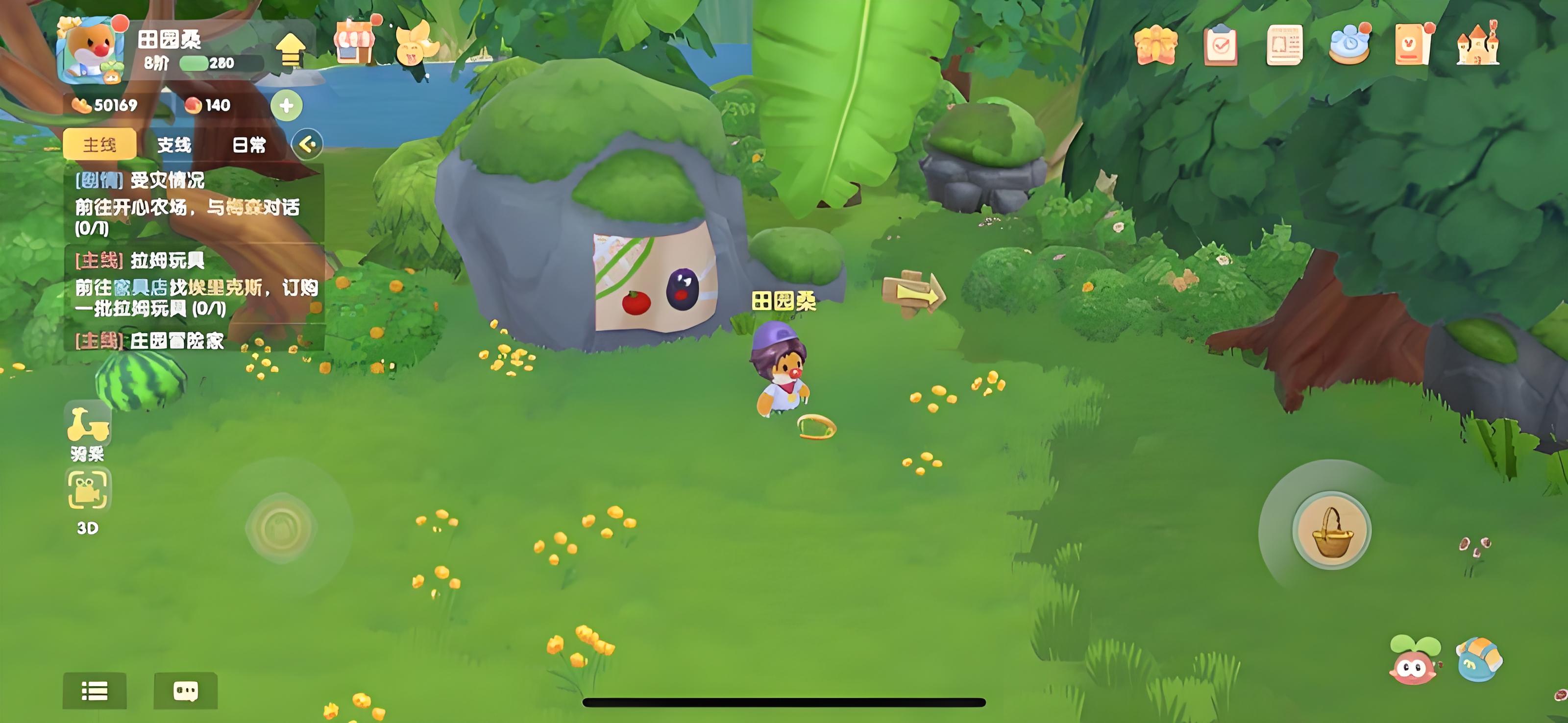
Task: Tap the yellow upgrade arrow icon
Action: point(291,50)
